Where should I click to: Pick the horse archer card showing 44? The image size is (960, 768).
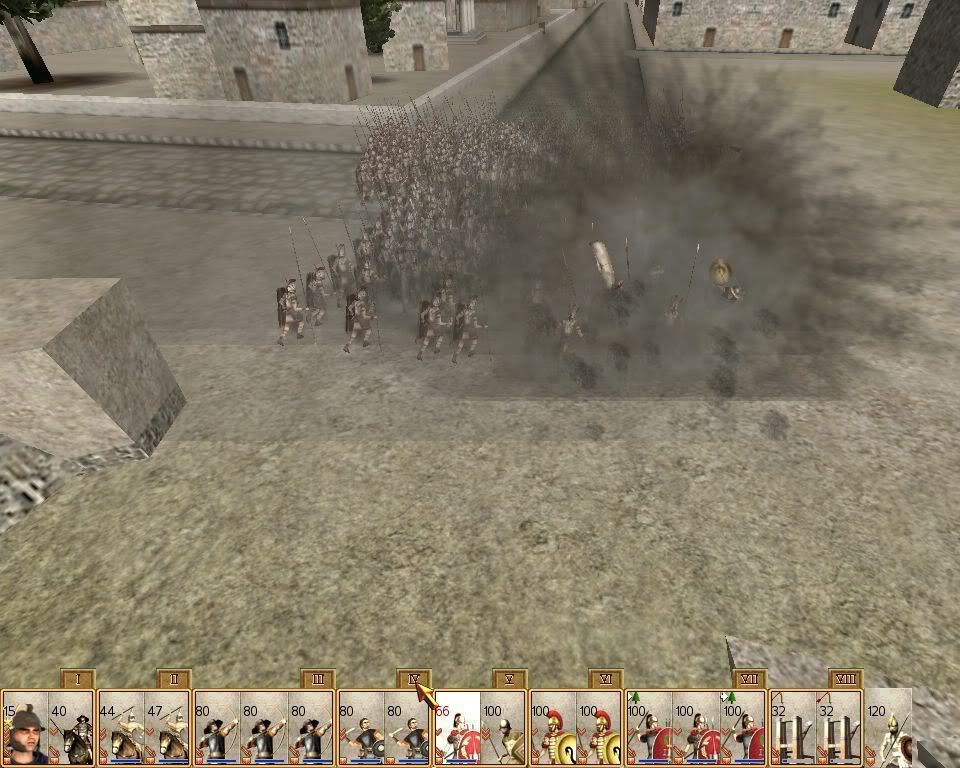tap(121, 728)
